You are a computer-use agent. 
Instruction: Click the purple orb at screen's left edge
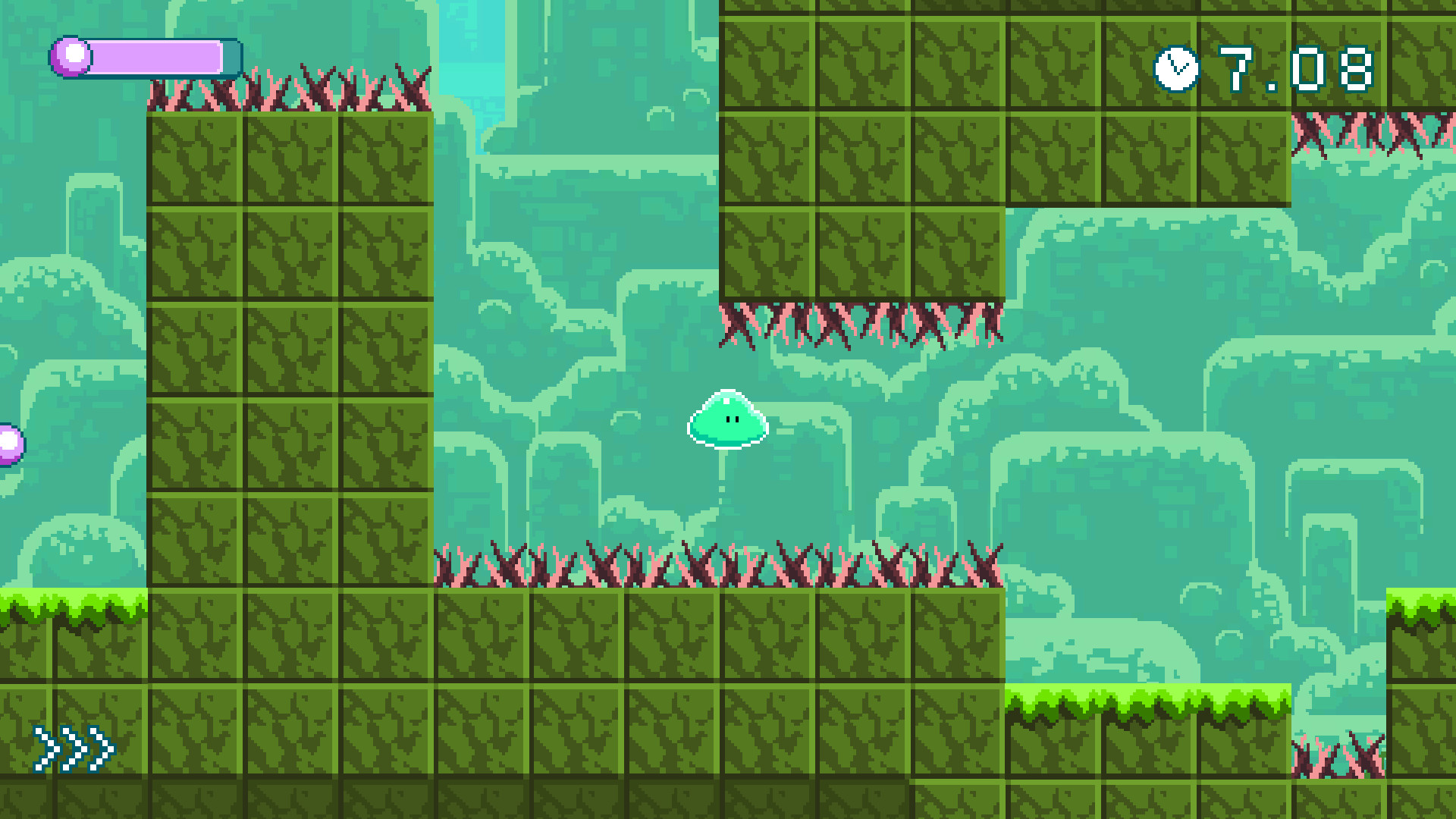(6, 441)
